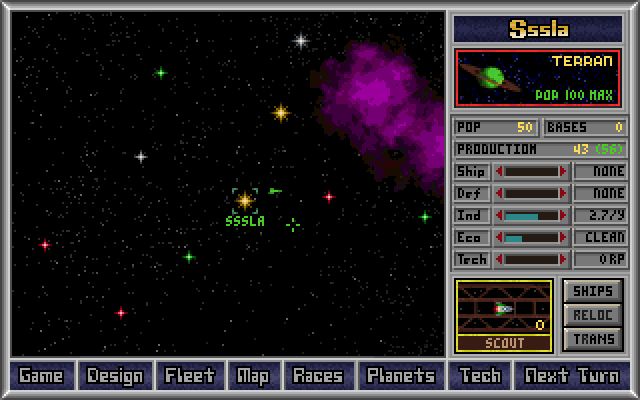Adjust the Ind industry slider
This screenshot has height=400, width=640.
click(x=531, y=215)
